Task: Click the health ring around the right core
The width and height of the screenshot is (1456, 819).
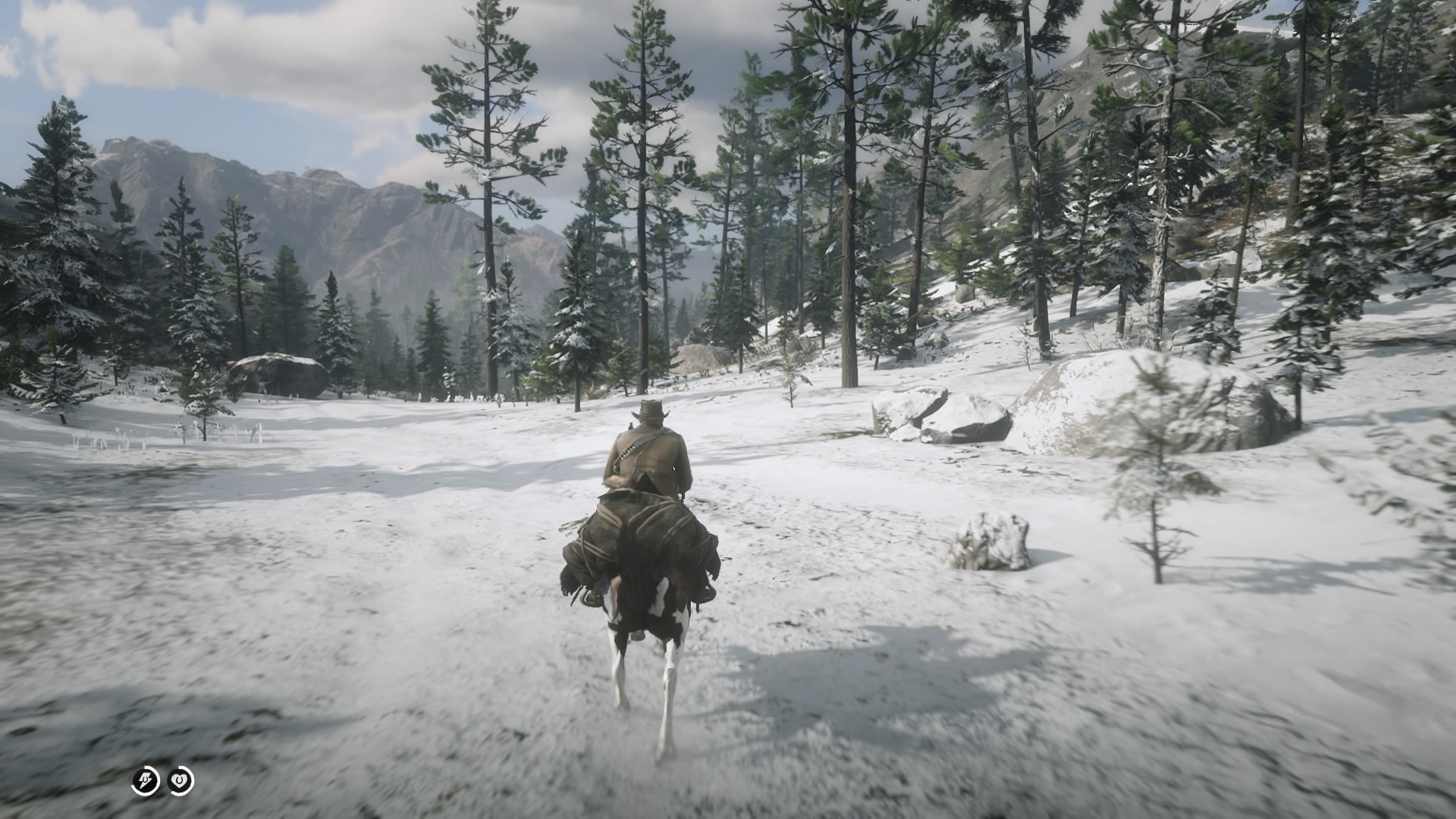Action: 193,780
